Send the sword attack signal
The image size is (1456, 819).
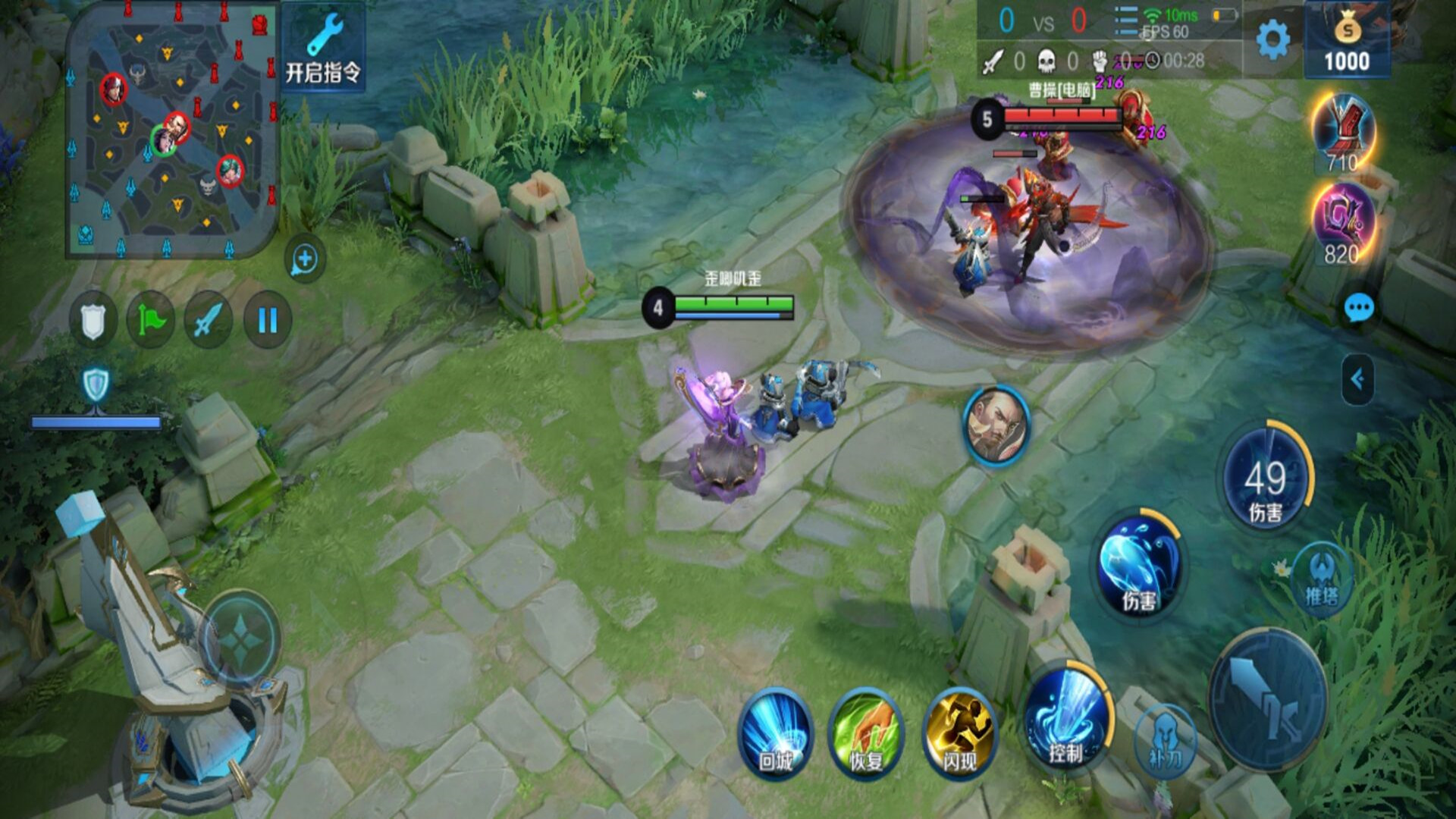coord(208,321)
